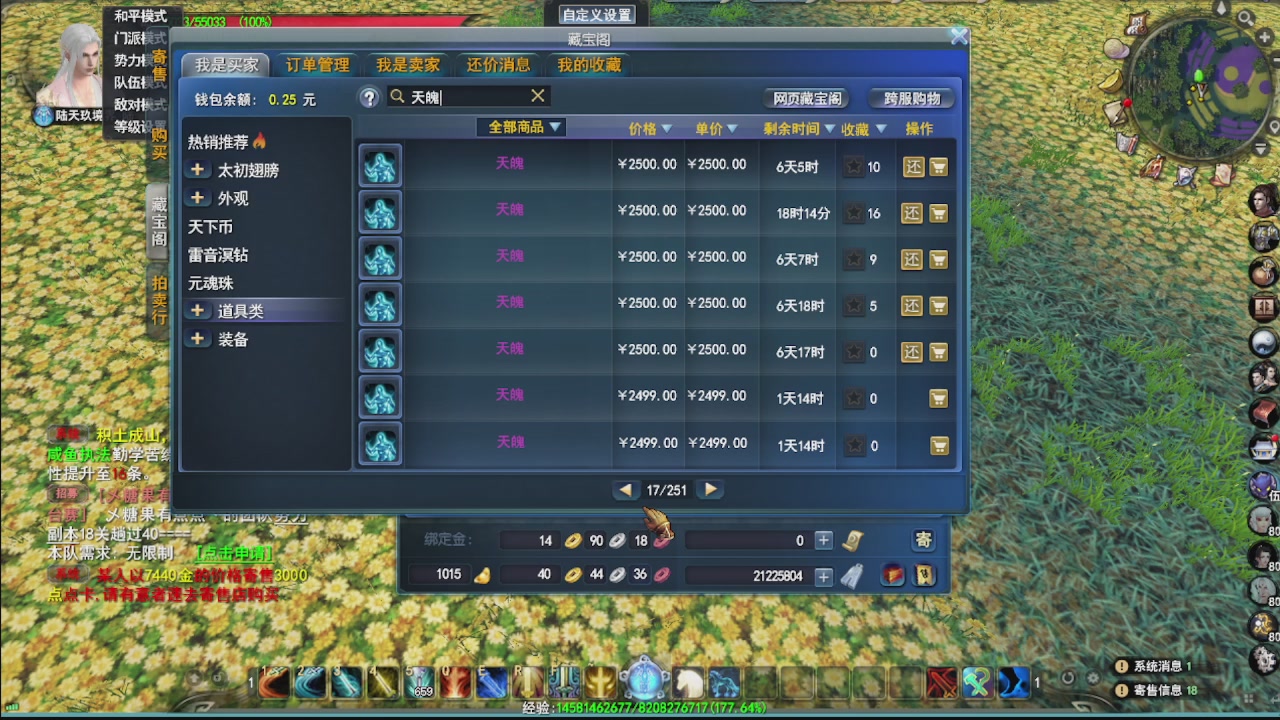
Task: Select the first skill icon in the hotbar
Action: click(274, 683)
